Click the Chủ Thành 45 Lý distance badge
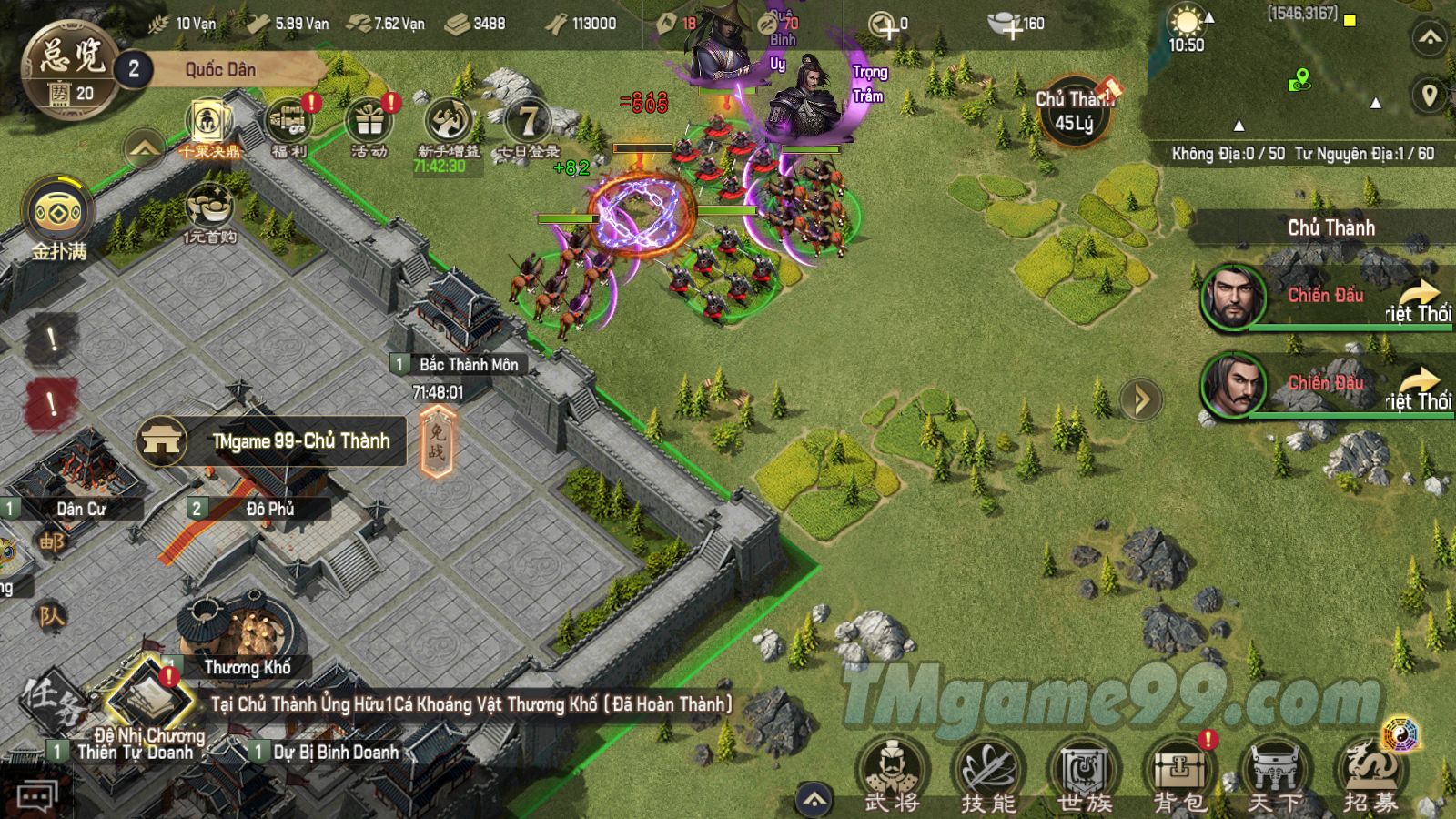The width and height of the screenshot is (1456, 819). pos(1076,111)
